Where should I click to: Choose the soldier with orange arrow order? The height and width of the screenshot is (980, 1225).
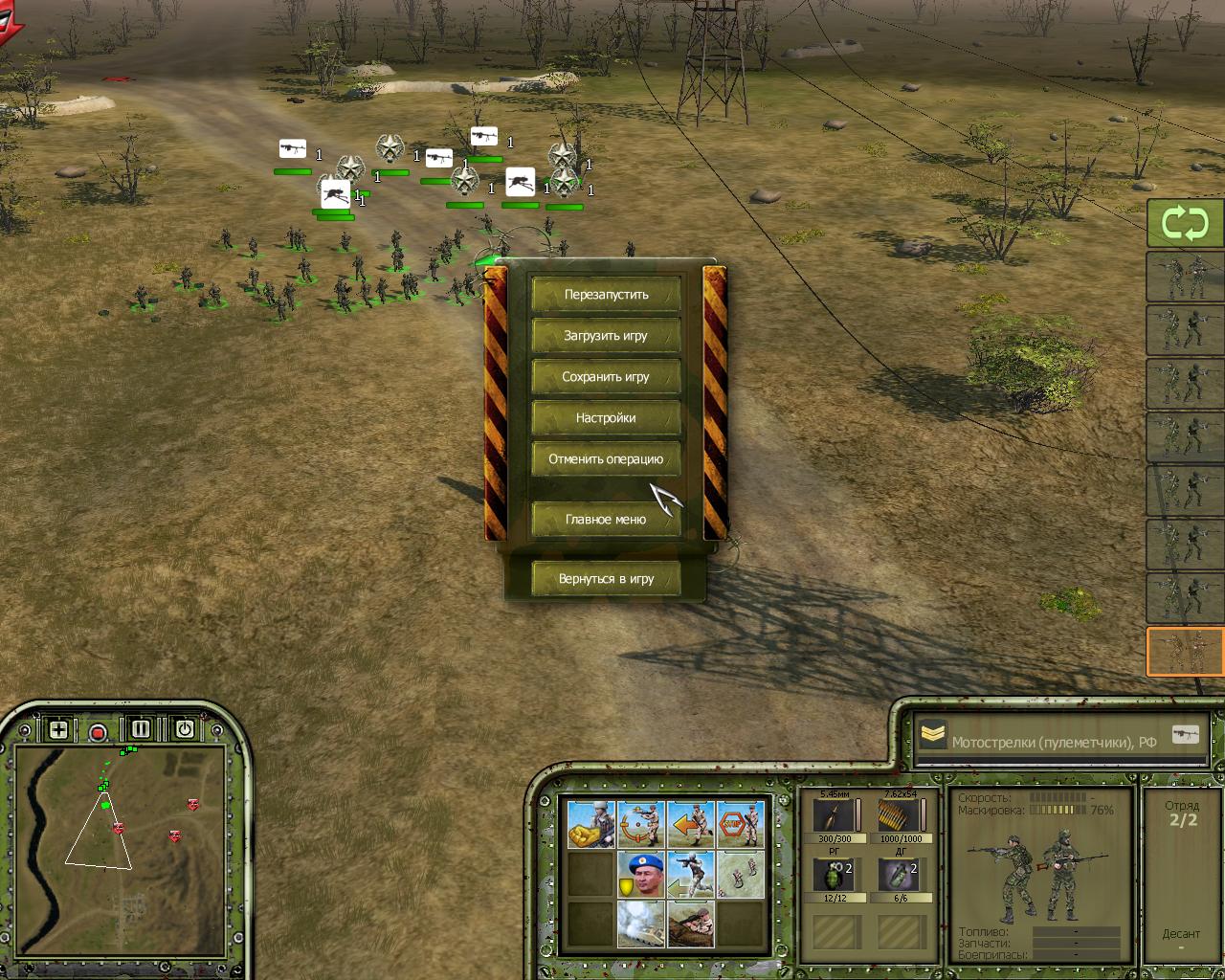(690, 824)
